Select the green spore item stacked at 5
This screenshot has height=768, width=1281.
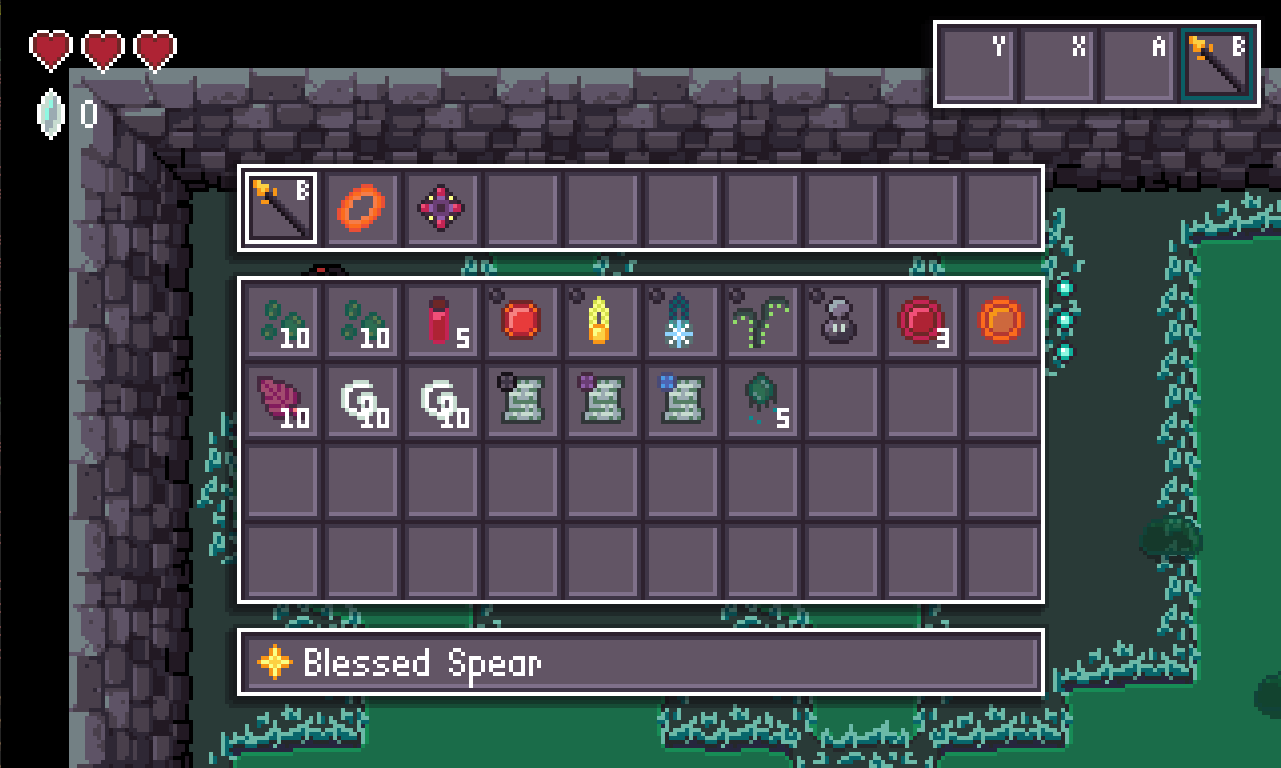[x=762, y=400]
